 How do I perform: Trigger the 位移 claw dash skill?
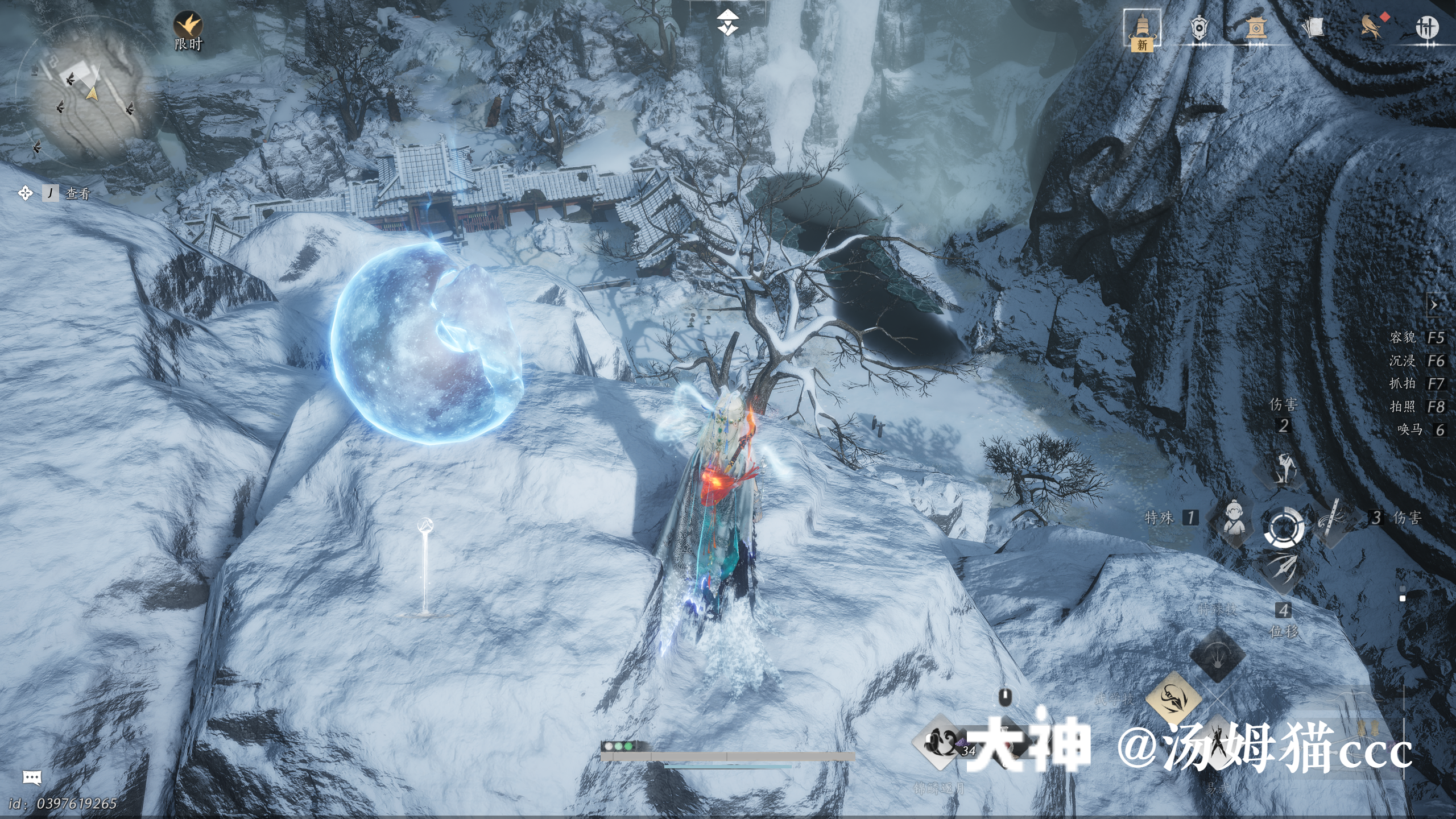point(1284,570)
